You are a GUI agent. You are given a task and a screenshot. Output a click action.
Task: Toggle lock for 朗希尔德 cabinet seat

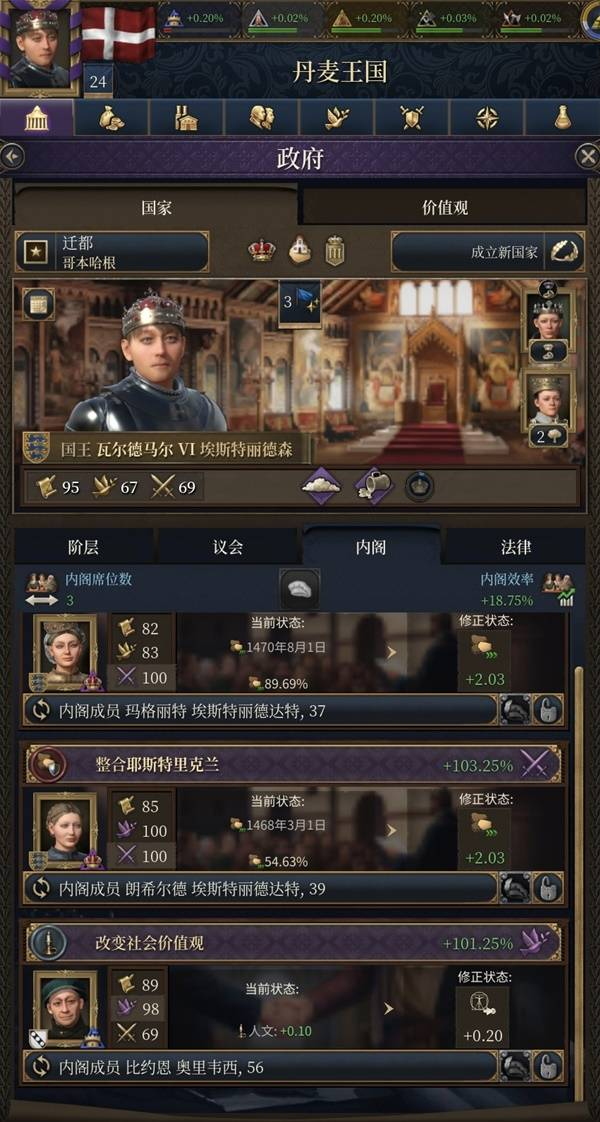(x=548, y=888)
